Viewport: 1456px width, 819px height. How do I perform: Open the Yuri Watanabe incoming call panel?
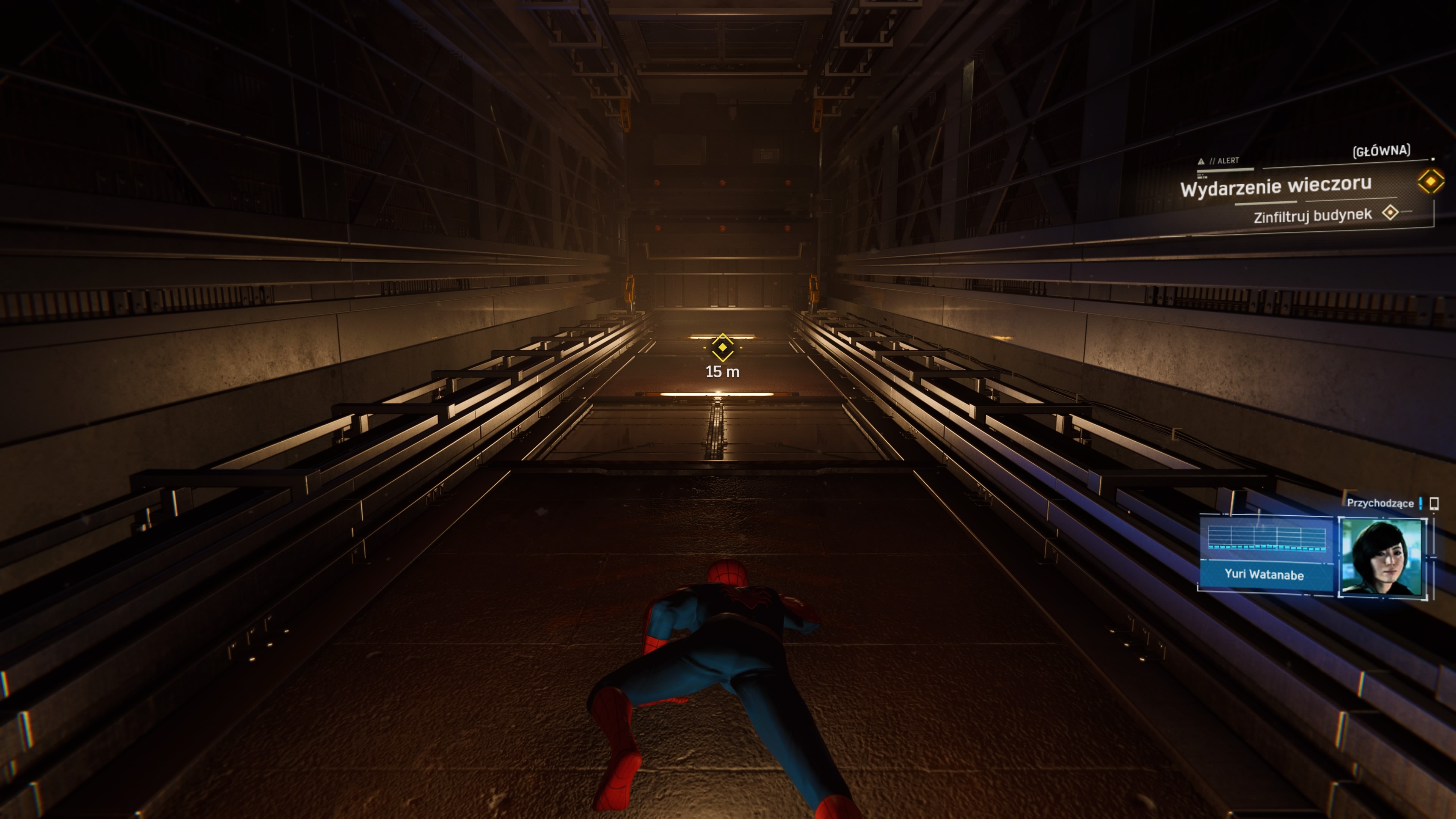point(1264,554)
